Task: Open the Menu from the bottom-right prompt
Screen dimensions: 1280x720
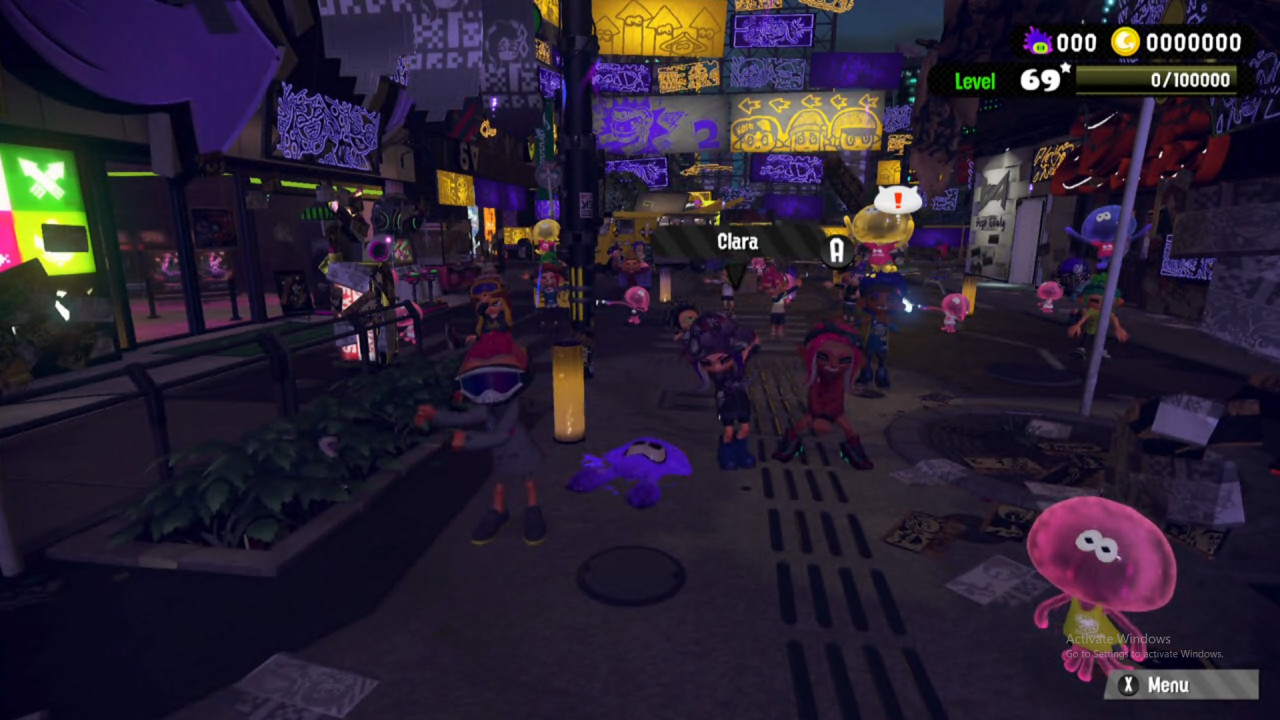Action: coord(1180,685)
